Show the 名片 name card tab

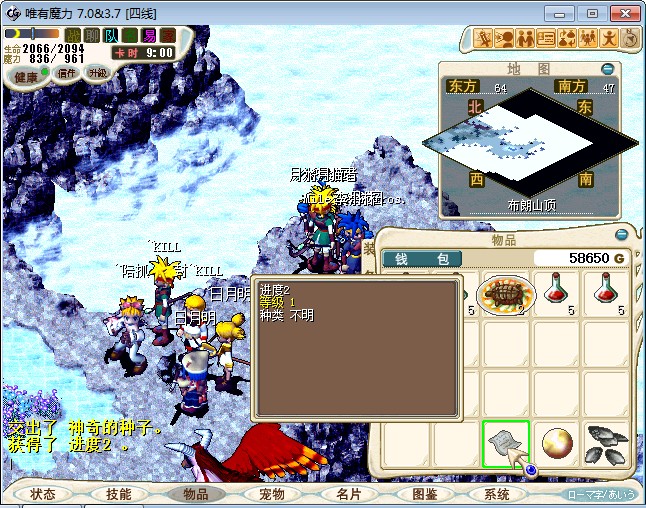click(x=347, y=494)
